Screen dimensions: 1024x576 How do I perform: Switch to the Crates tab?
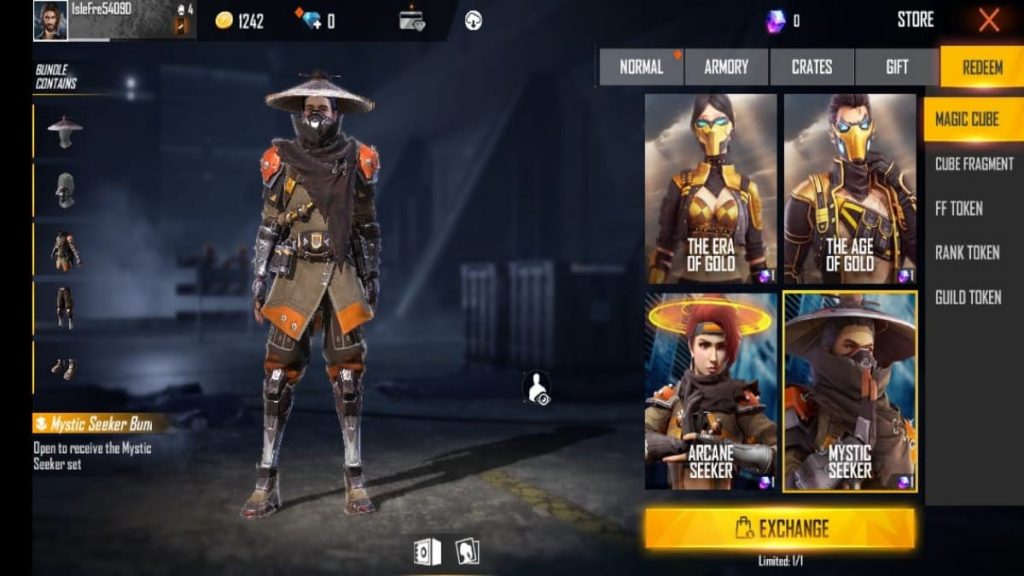[811, 67]
